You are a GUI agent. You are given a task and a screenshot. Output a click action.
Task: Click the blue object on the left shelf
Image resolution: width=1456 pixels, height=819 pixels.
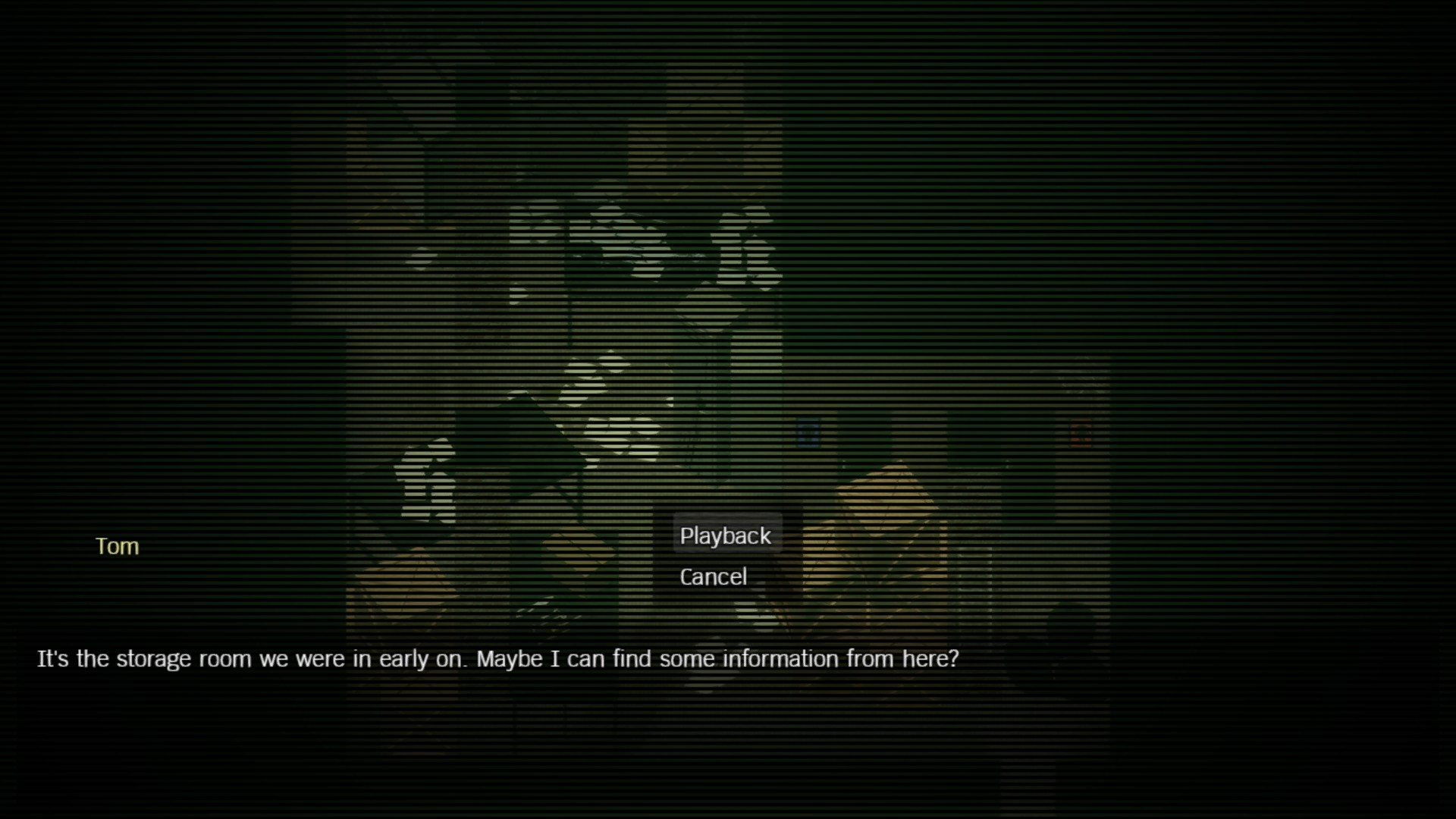[809, 434]
